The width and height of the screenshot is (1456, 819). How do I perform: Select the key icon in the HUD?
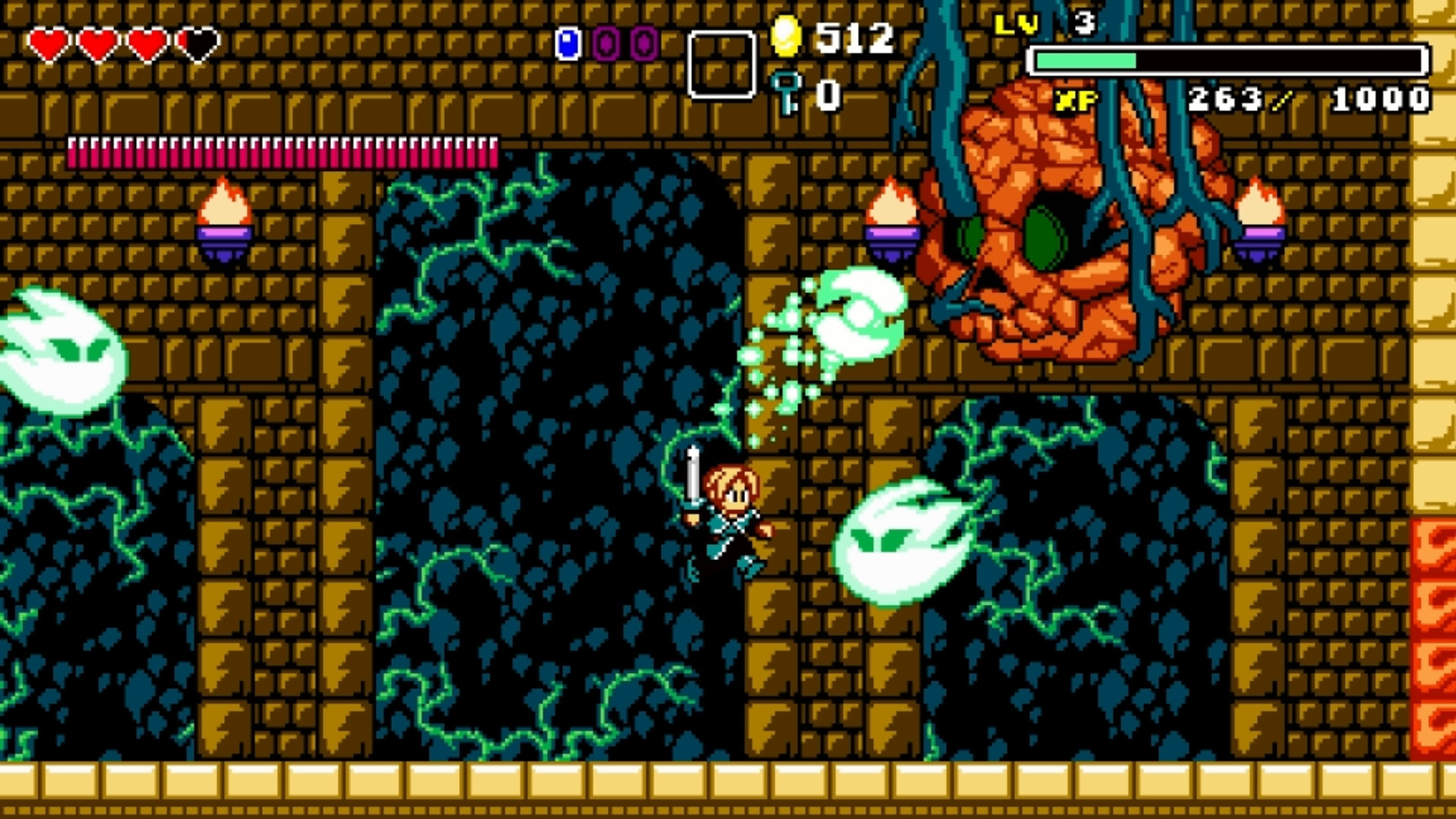pos(787,91)
